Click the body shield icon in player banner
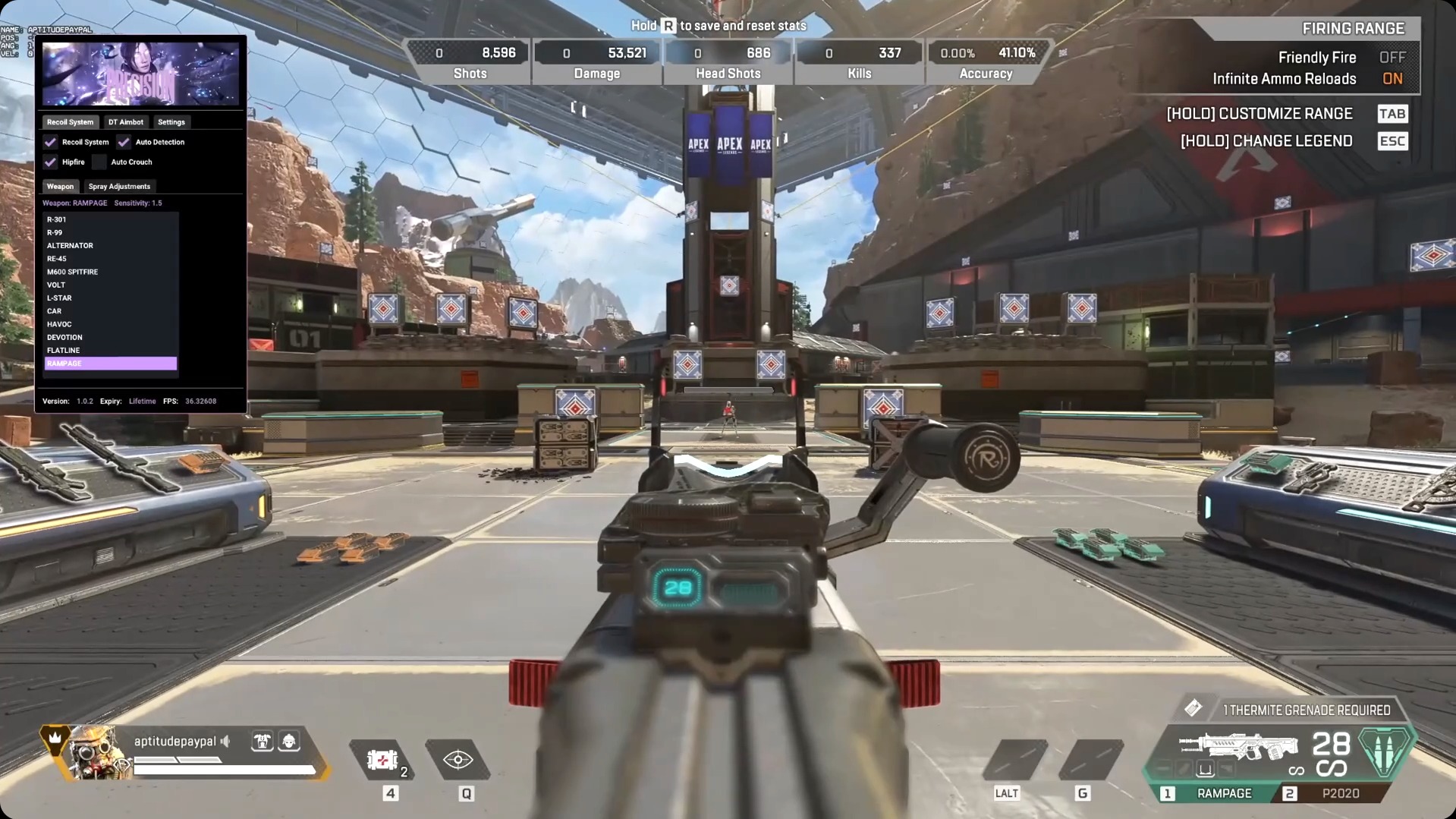 pos(263,742)
